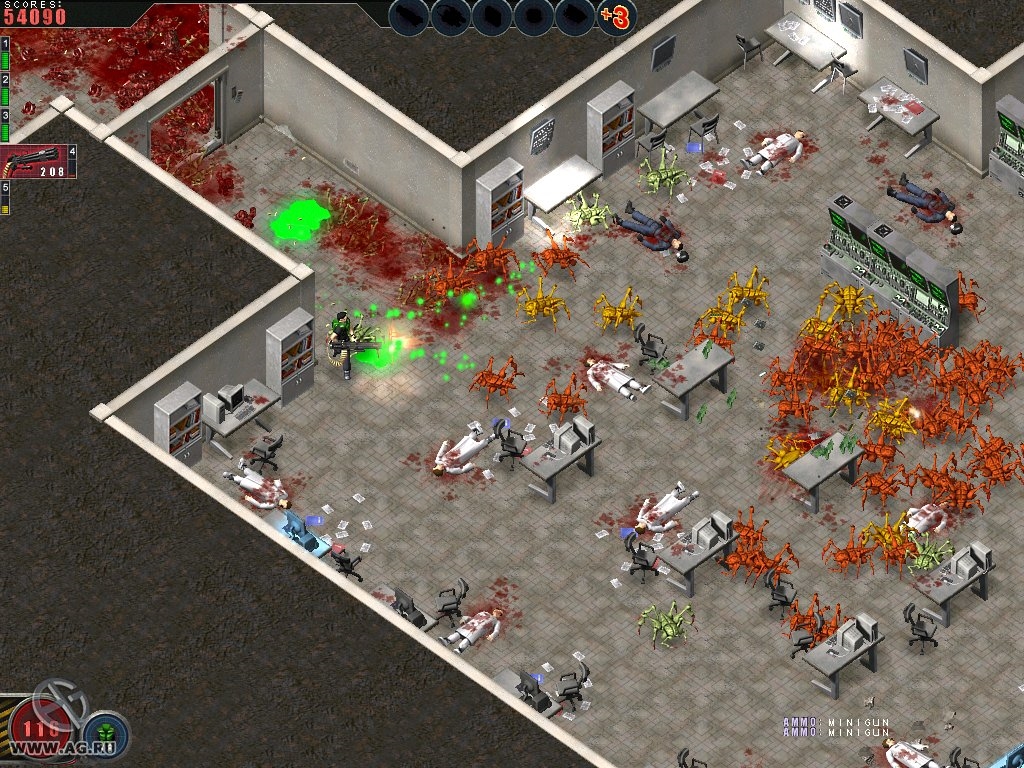
Task: Choose weapon slot 3
Action: (x=5, y=126)
